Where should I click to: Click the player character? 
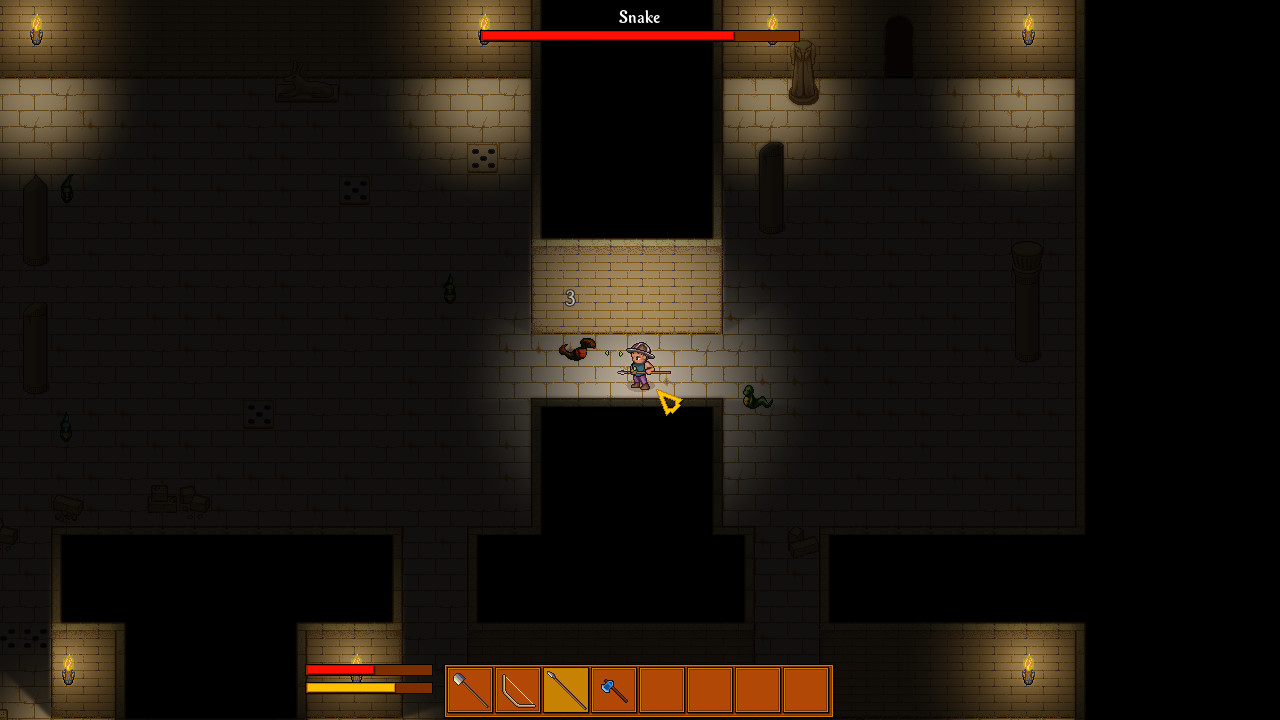(638, 365)
